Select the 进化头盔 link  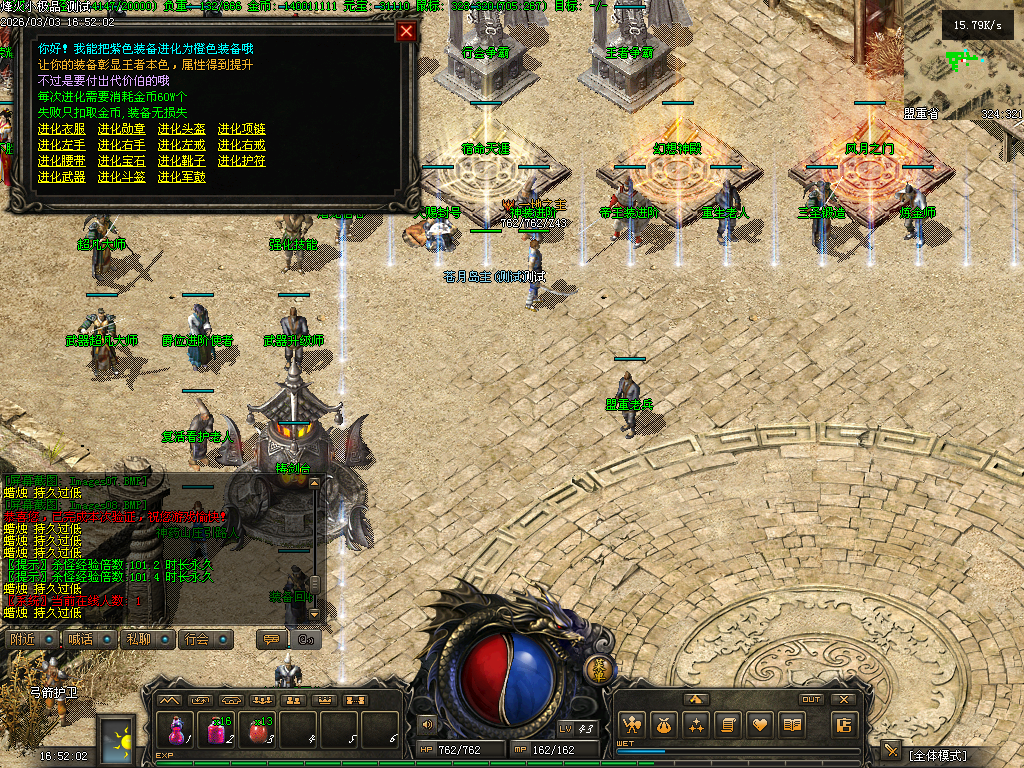pos(182,129)
